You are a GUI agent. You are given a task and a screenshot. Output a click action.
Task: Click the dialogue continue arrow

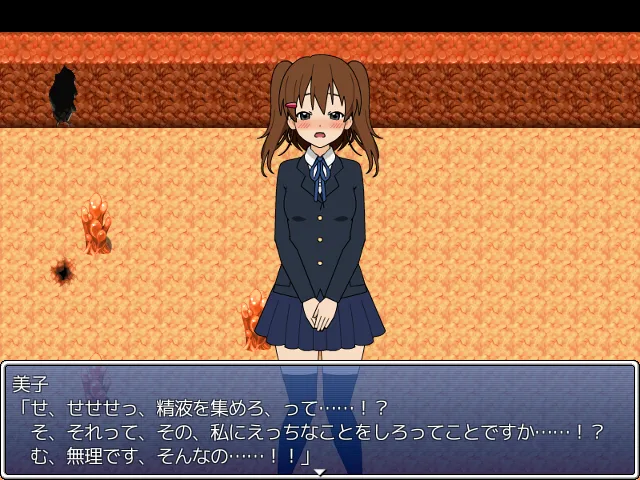(320, 471)
